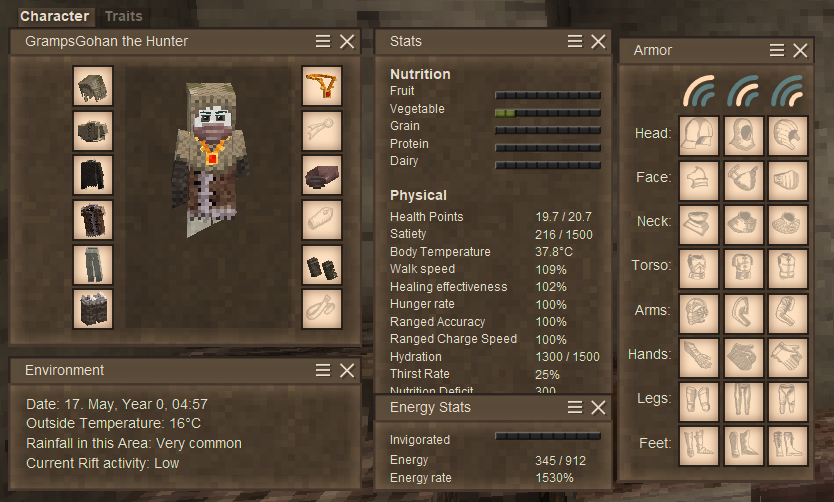Open the Energy Stats menu icon

[575, 407]
